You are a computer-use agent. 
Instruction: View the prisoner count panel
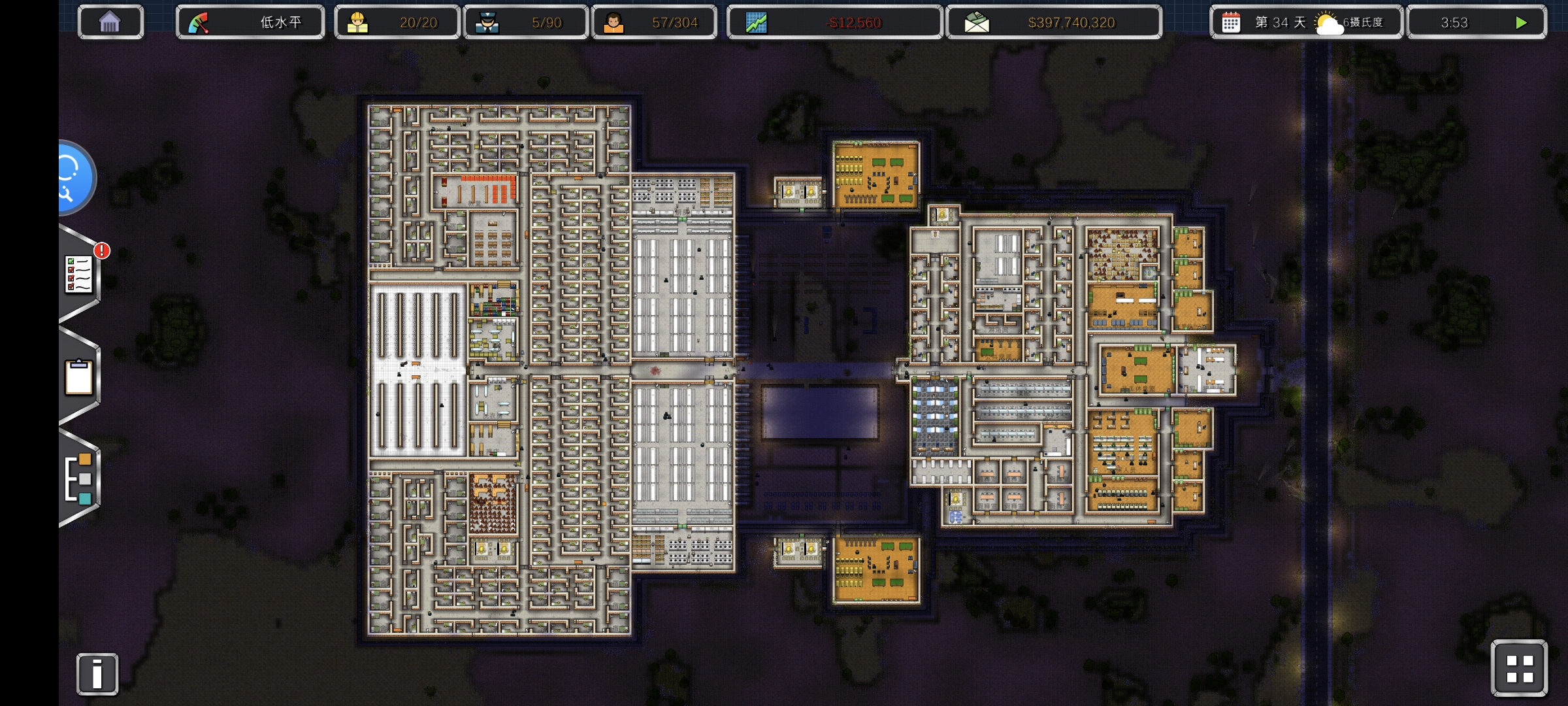point(654,23)
